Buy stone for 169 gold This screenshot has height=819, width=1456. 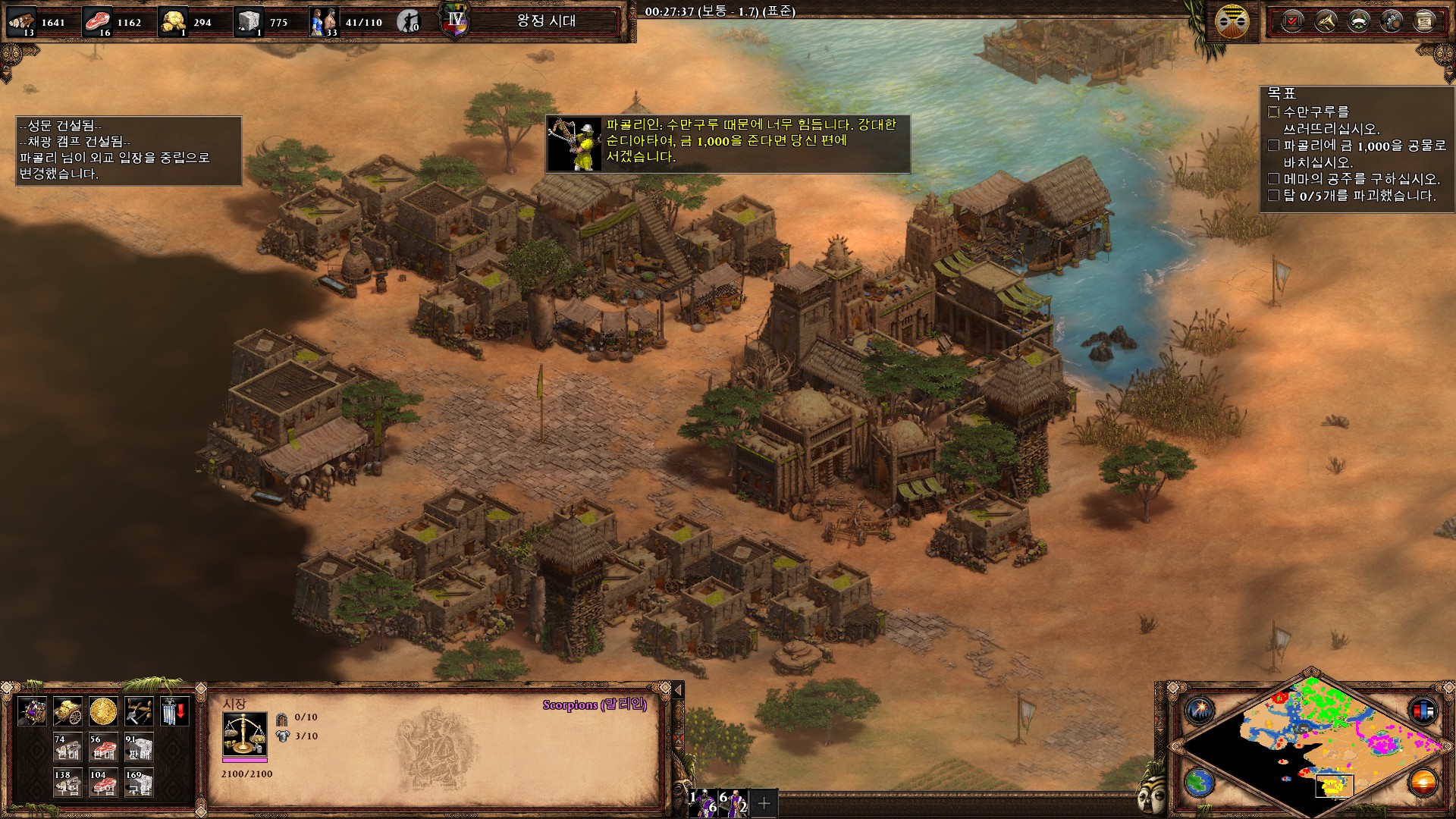[139, 783]
